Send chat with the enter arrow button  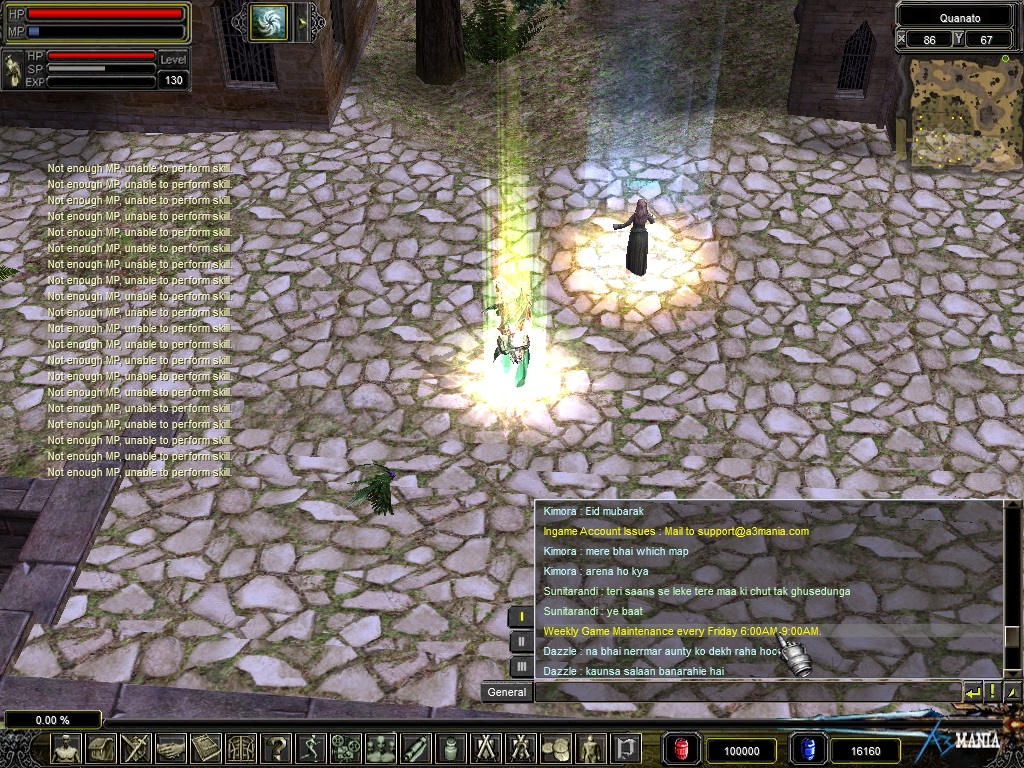pyautogui.click(x=973, y=692)
